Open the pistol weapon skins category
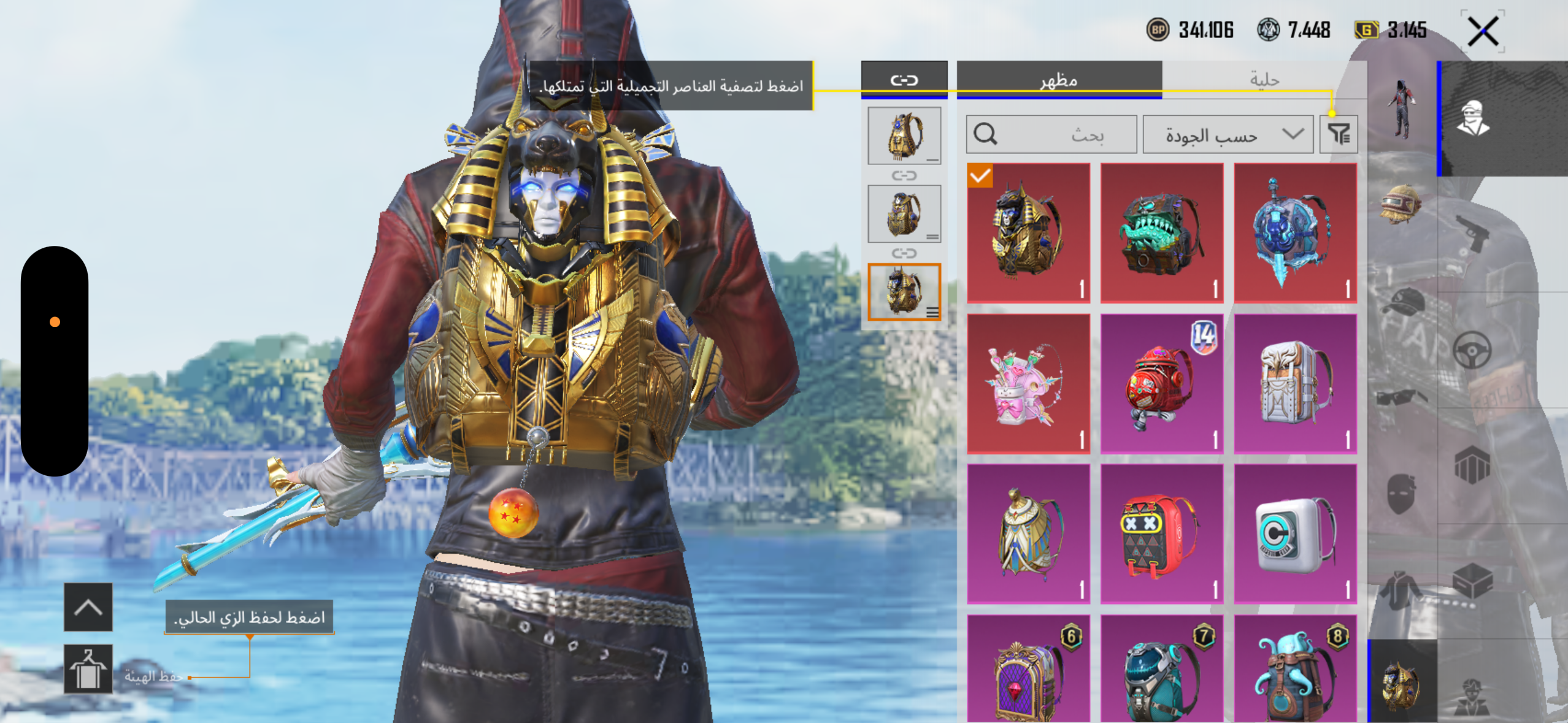This screenshot has width=1568, height=723. pyautogui.click(x=1472, y=233)
